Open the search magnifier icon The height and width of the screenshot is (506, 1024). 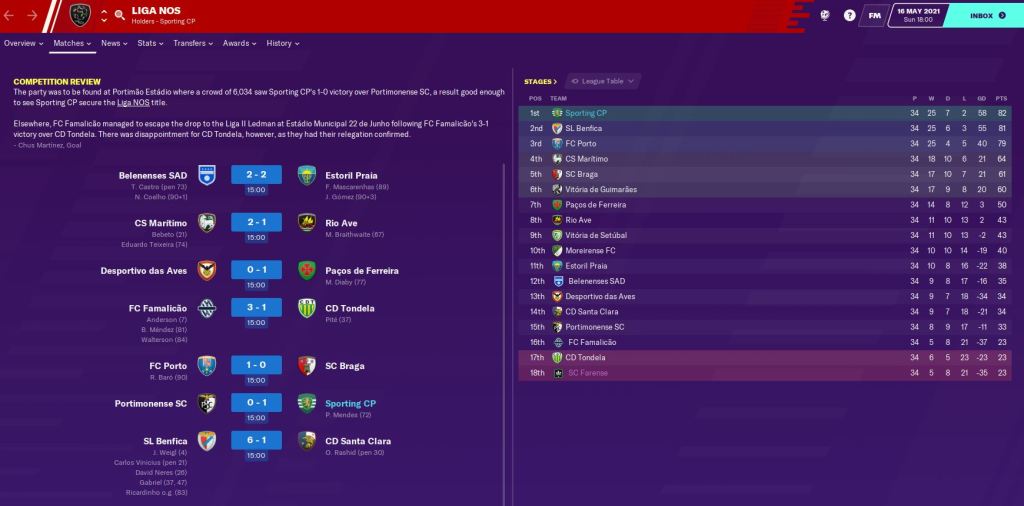point(119,15)
